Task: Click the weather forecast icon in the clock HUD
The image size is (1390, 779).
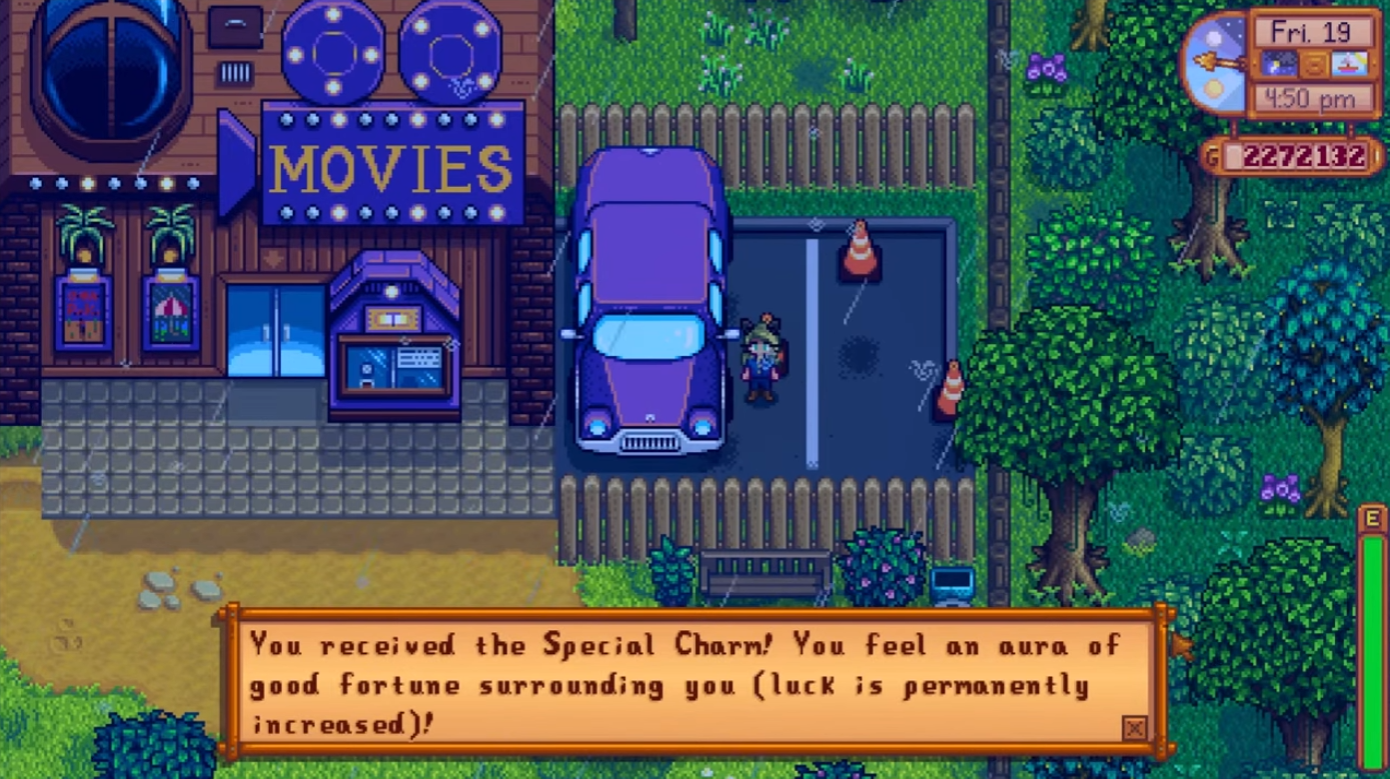Action: pos(1279,64)
